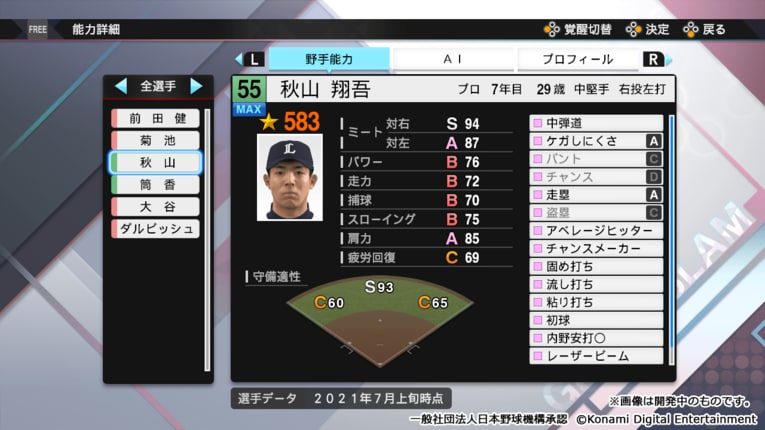Click the 流し打ち skill entry
Image resolution: width=765 pixels, height=430 pixels.
596,284
